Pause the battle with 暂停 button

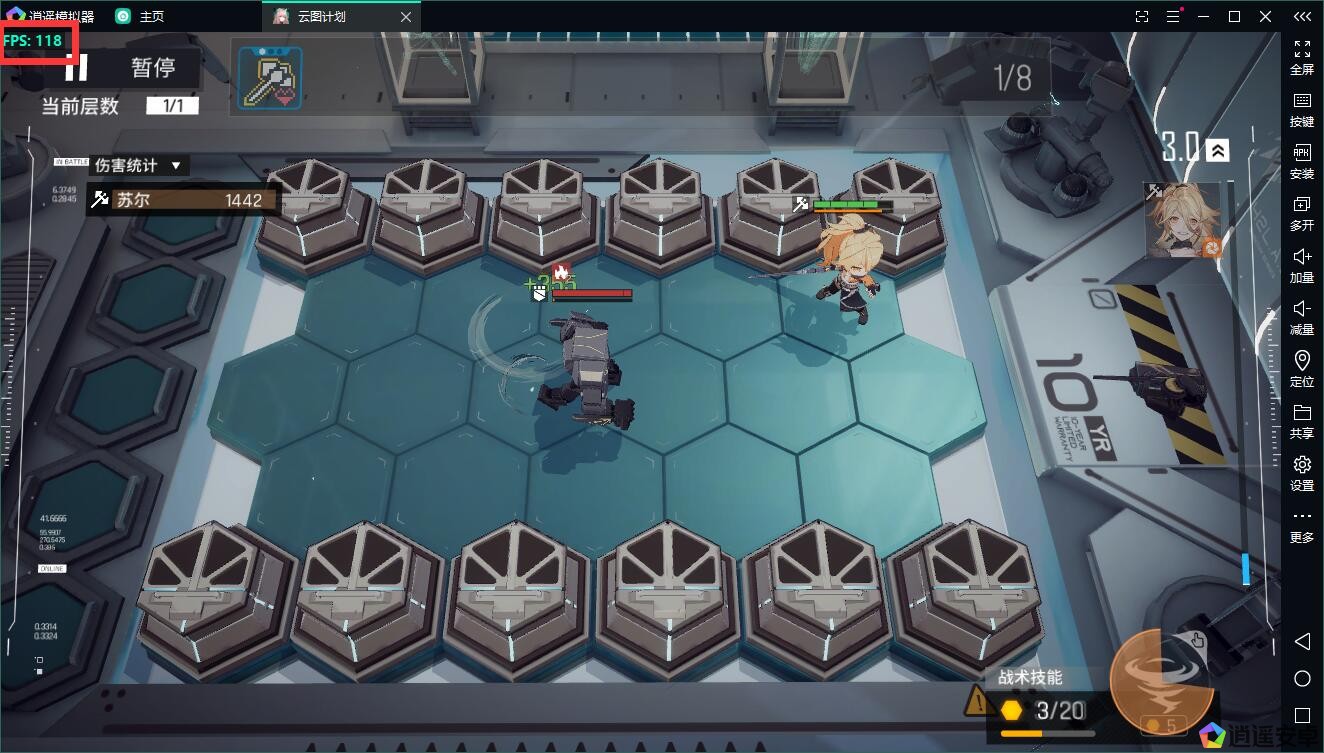coord(130,68)
